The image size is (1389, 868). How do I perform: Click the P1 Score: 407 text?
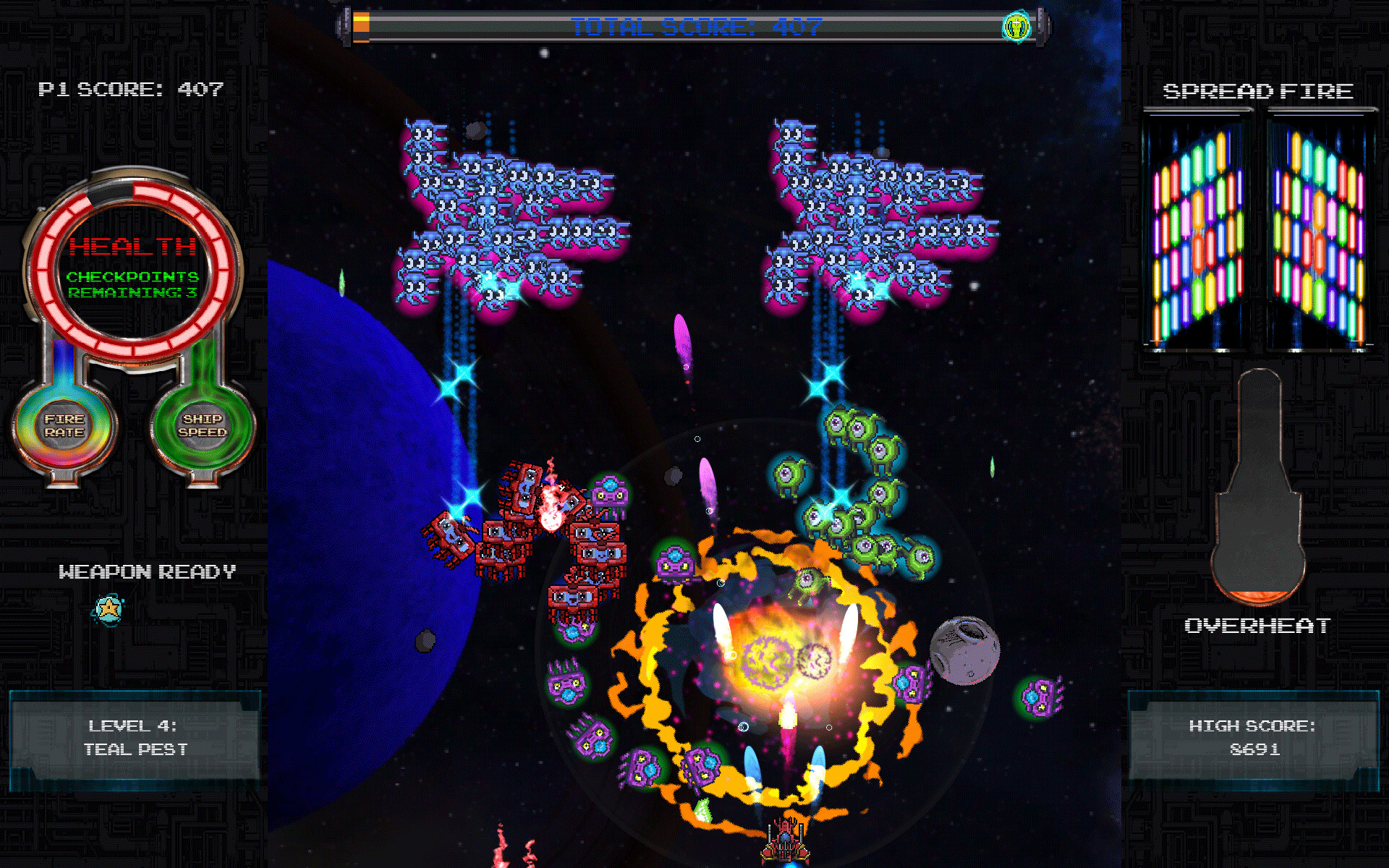[x=130, y=90]
